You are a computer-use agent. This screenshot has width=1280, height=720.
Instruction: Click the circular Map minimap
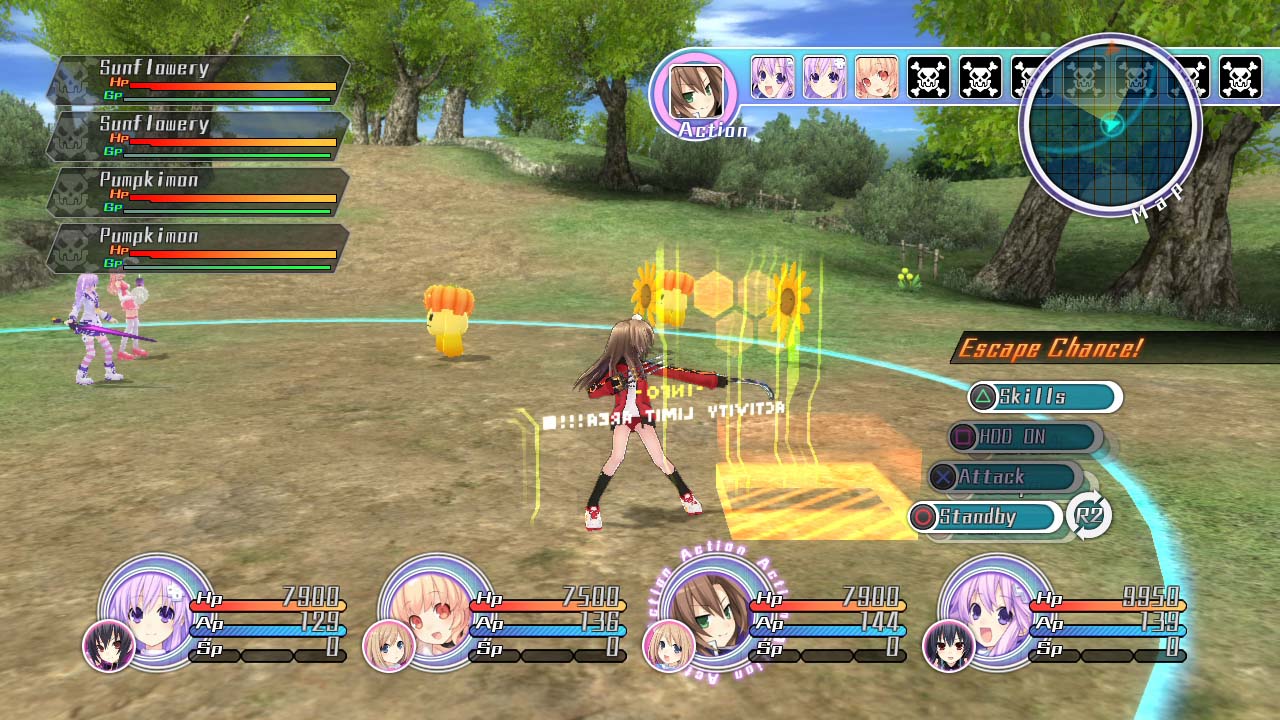[1110, 126]
